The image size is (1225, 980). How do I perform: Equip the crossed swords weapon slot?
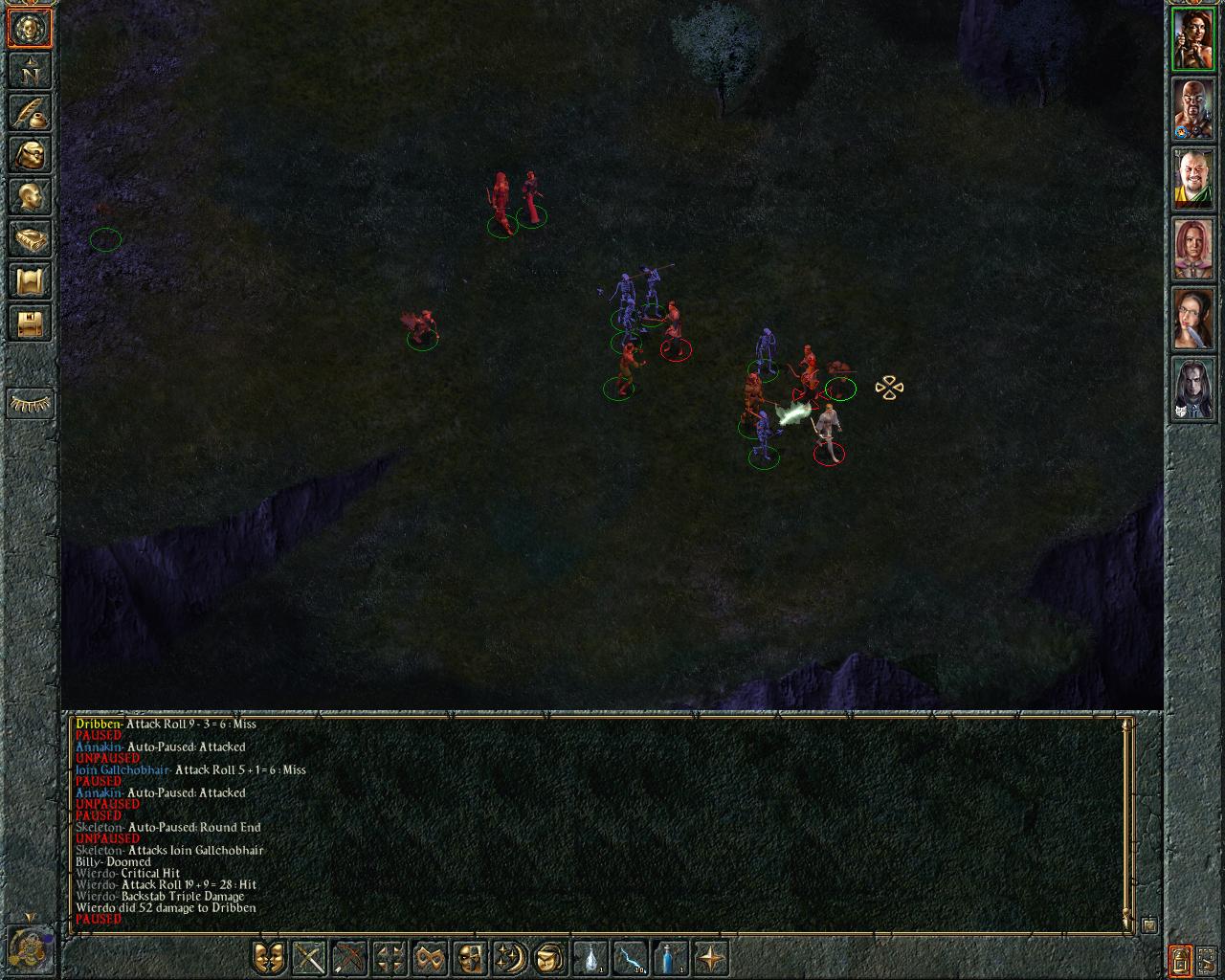point(310,957)
